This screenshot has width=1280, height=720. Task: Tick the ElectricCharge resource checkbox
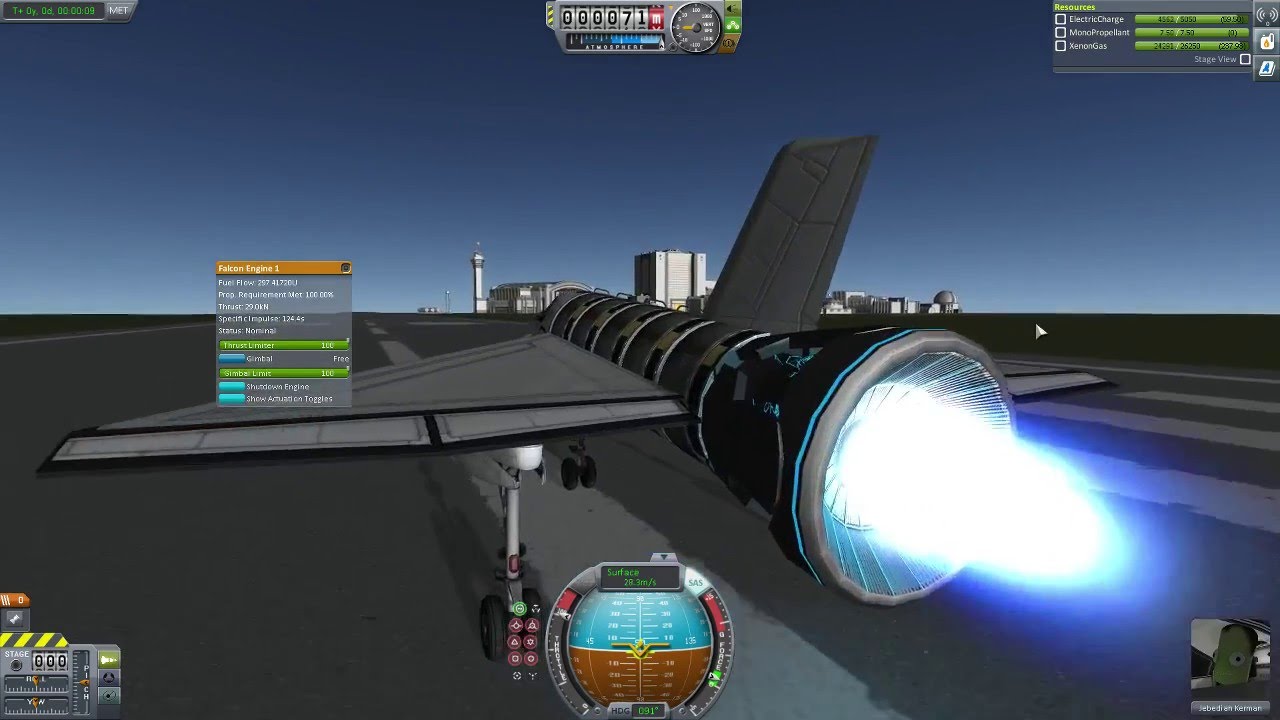coord(1061,19)
